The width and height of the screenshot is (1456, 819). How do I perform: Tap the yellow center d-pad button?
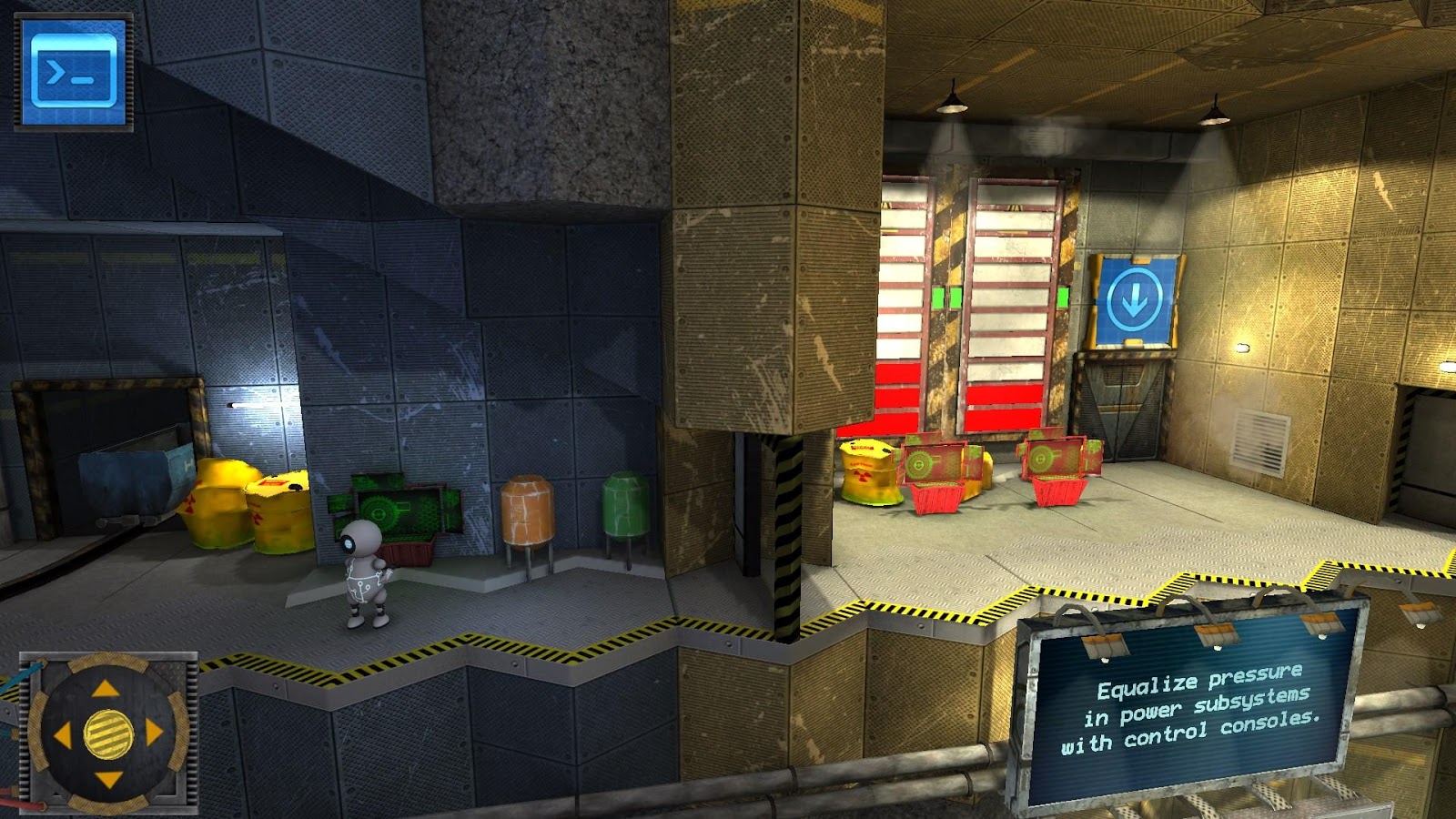coord(108,733)
